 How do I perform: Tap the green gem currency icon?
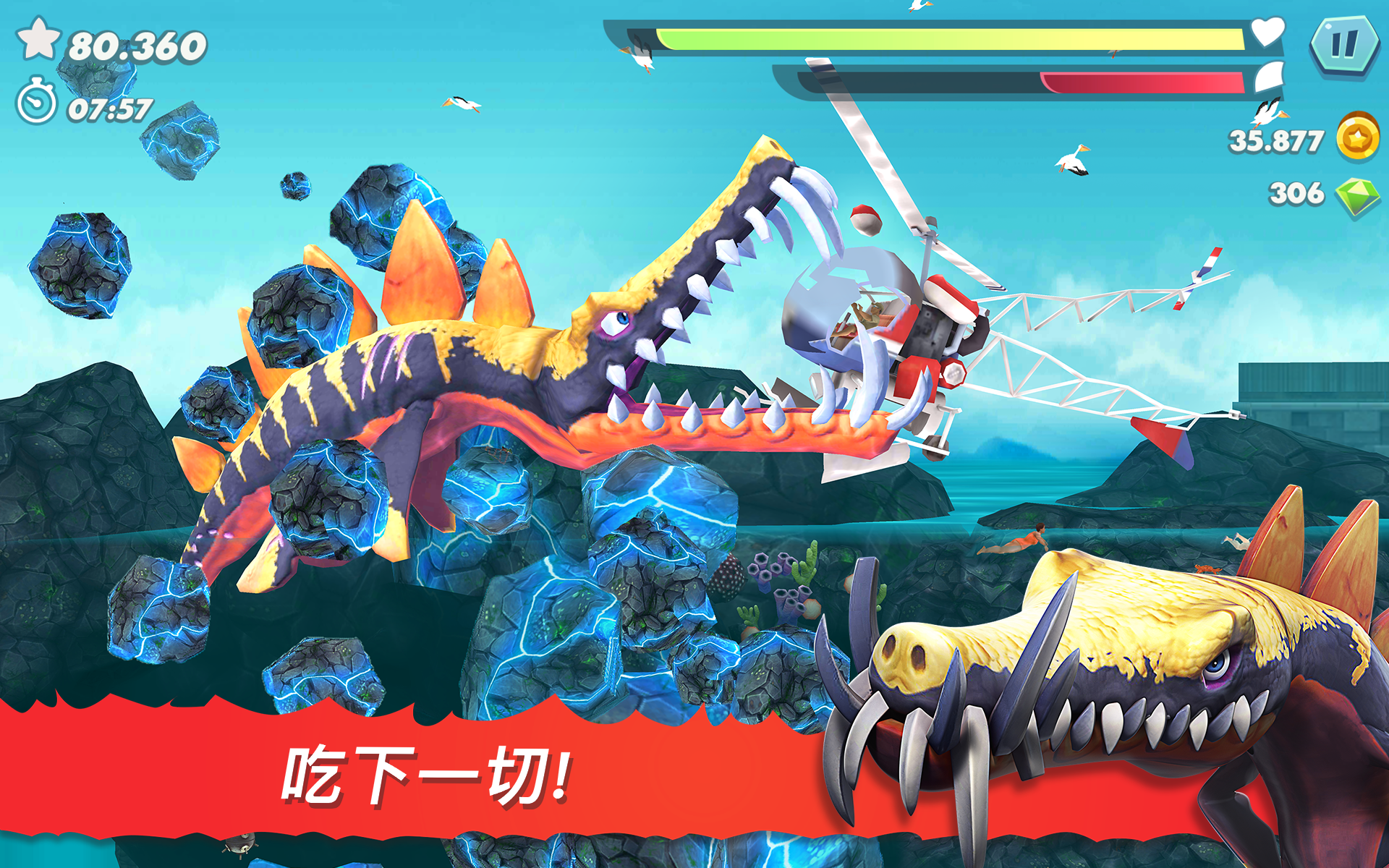[x=1359, y=194]
